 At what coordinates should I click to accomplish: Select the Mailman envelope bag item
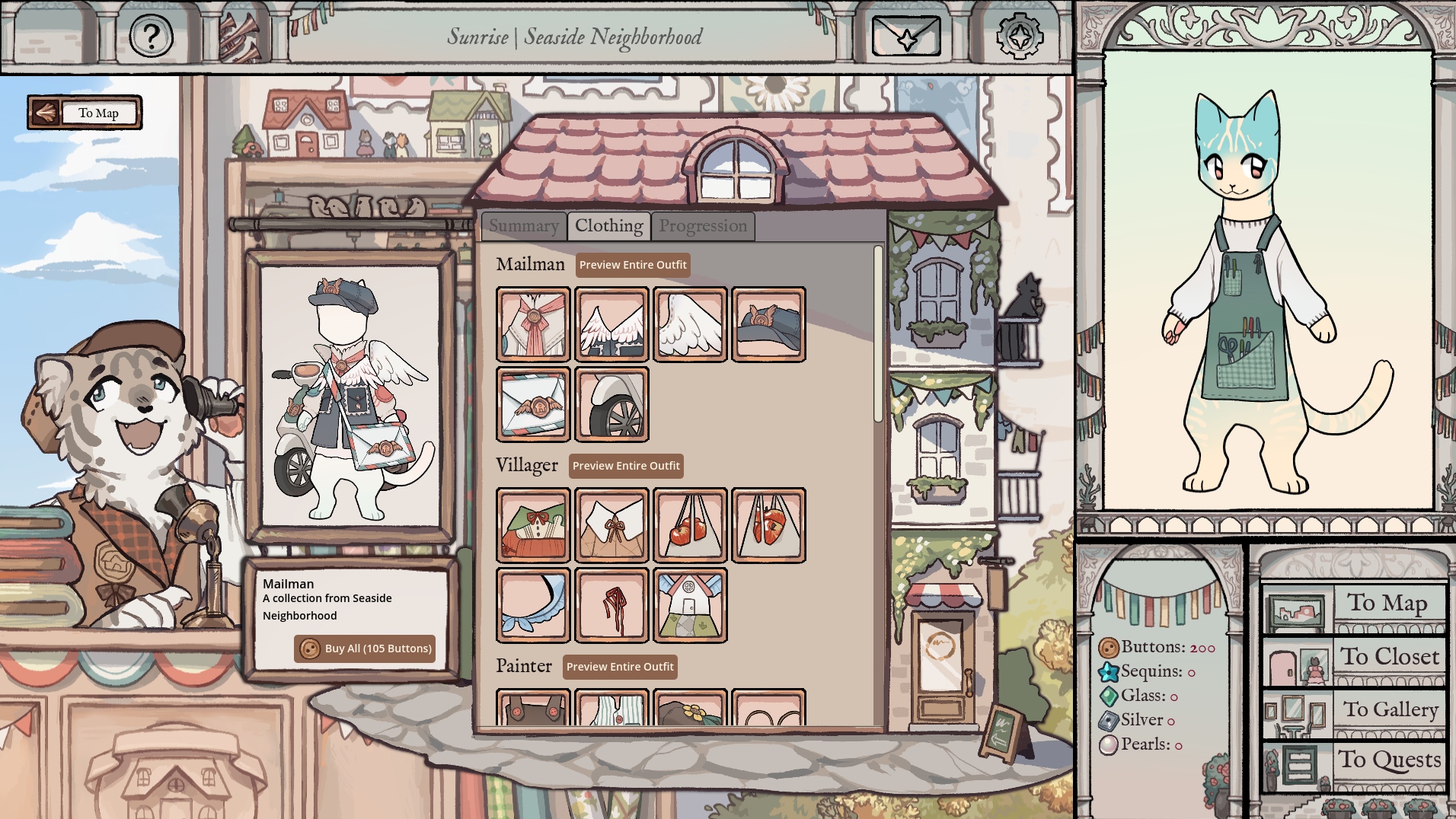click(x=533, y=404)
